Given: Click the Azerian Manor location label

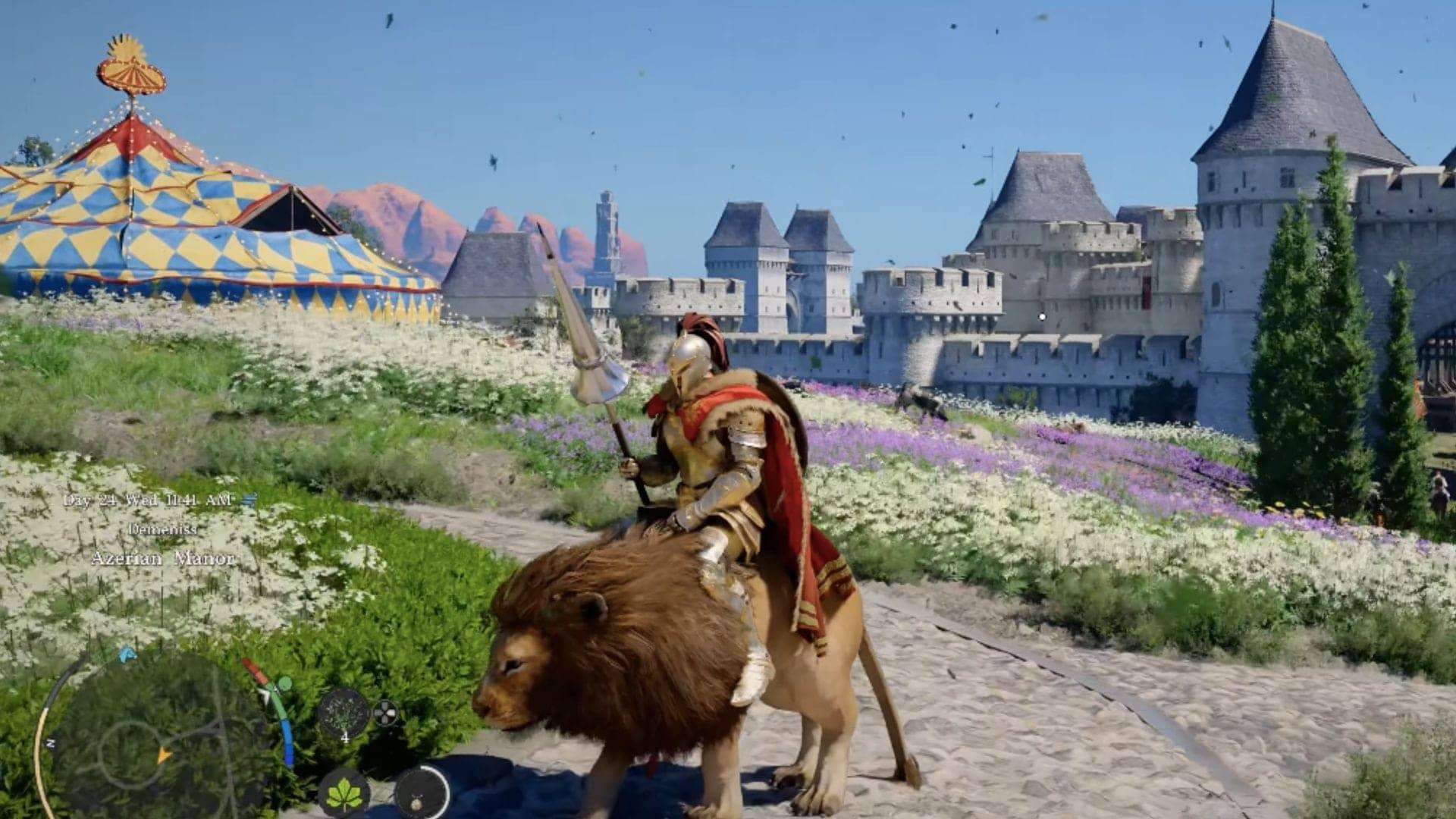Looking at the screenshot, I should (163, 559).
